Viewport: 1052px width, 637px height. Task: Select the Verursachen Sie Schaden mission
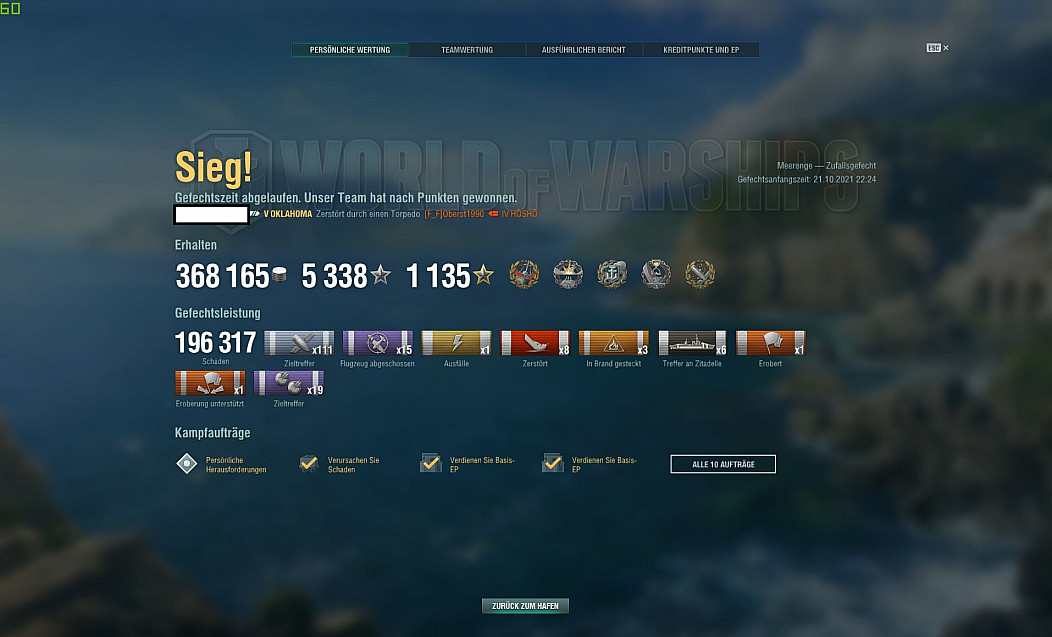(309, 464)
